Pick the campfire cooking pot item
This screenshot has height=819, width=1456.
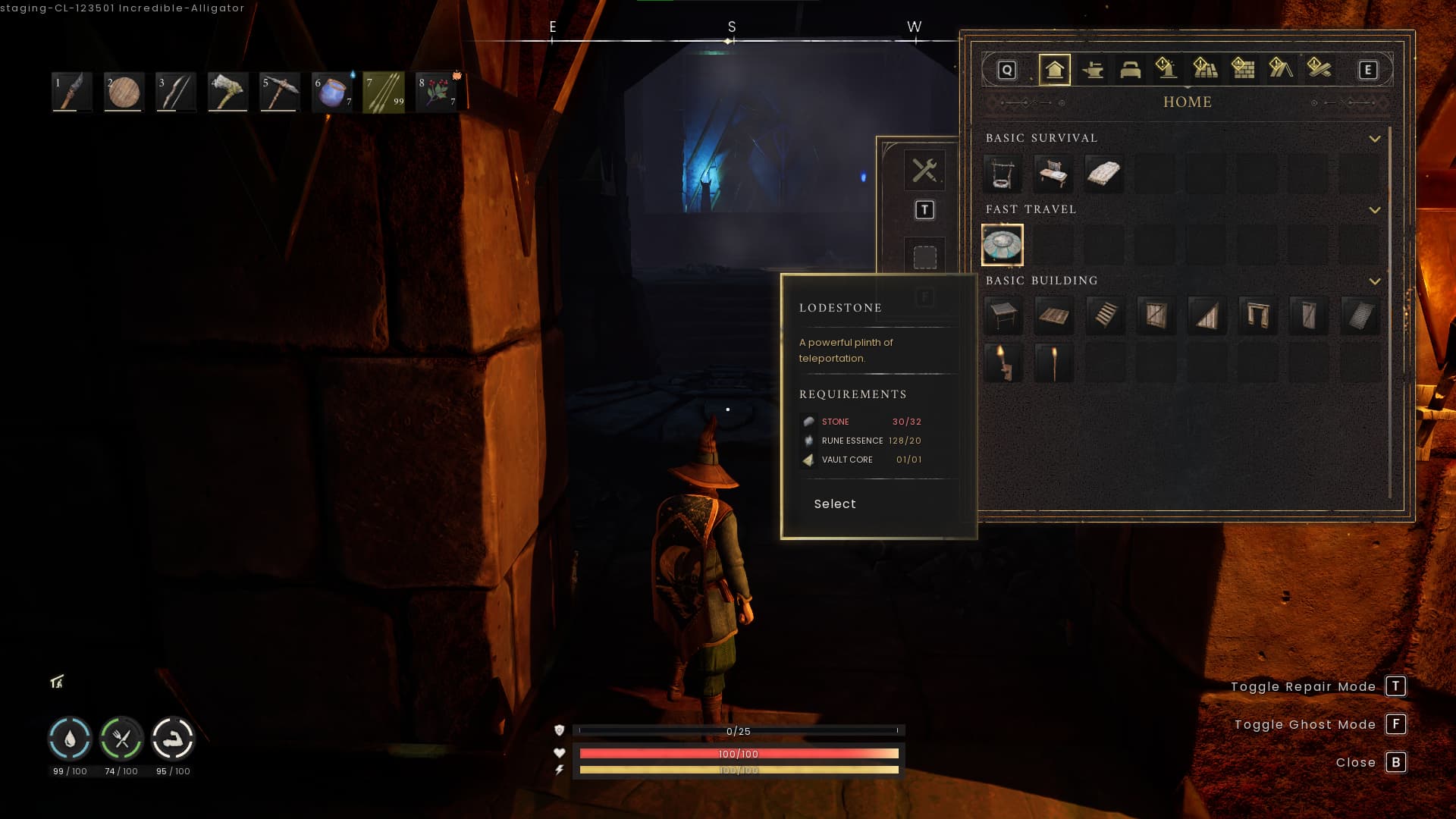tap(1002, 174)
